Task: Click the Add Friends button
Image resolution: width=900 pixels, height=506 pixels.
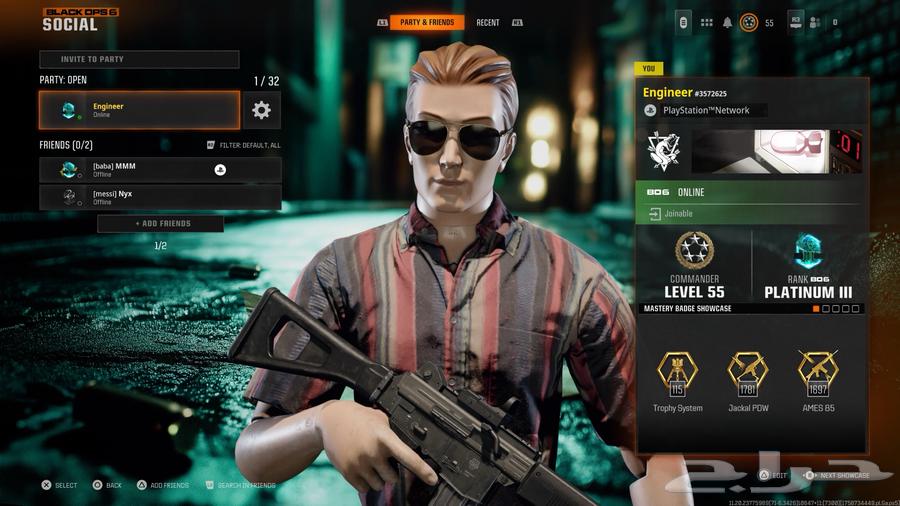Action: click(160, 224)
